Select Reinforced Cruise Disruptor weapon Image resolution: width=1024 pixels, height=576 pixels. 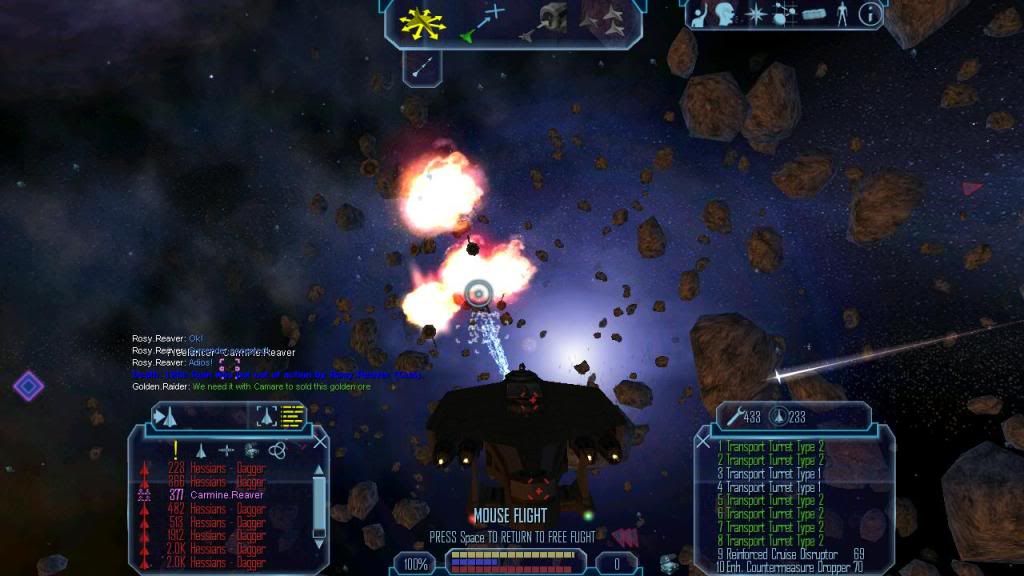click(x=790, y=554)
